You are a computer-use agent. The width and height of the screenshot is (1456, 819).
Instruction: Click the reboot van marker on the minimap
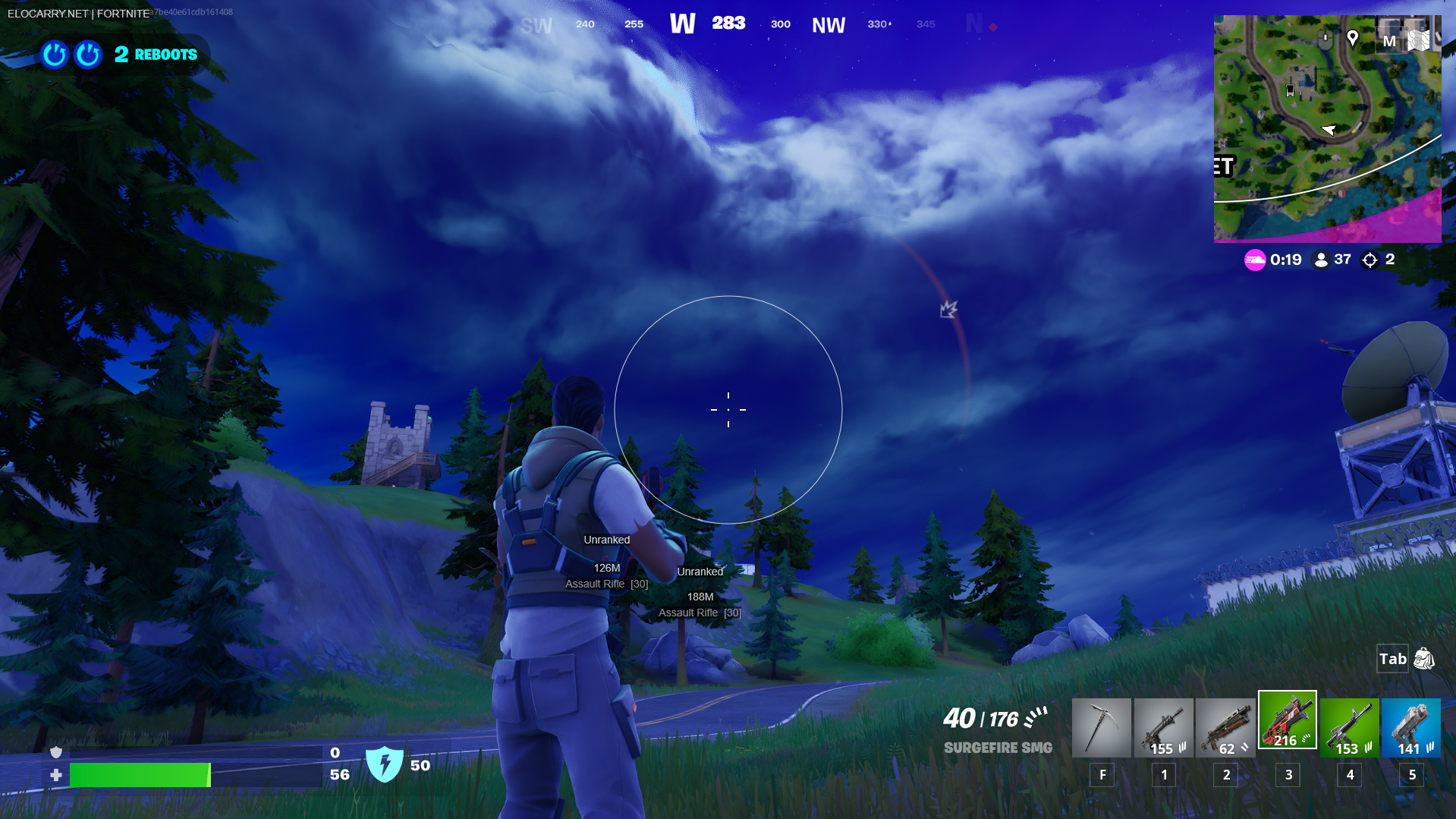pyautogui.click(x=1290, y=91)
